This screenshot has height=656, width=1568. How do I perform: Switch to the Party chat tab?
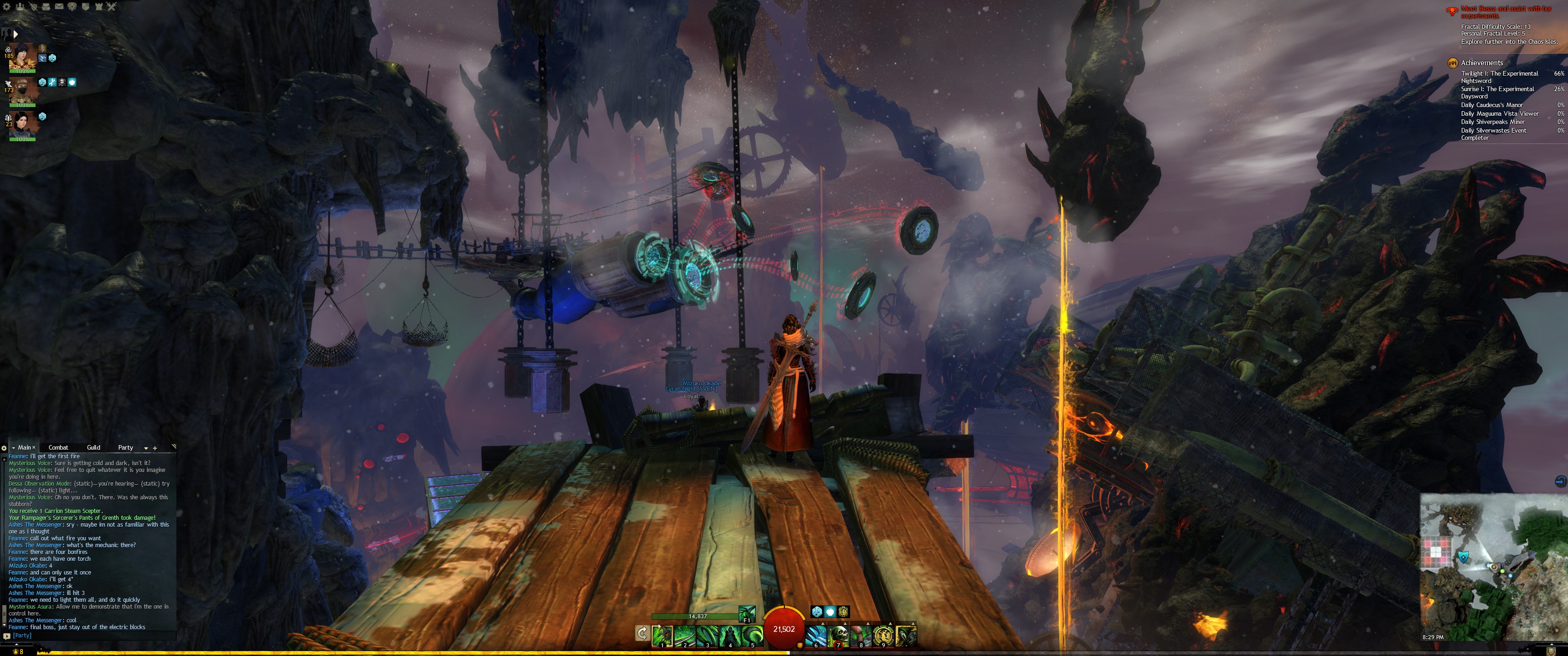point(125,447)
